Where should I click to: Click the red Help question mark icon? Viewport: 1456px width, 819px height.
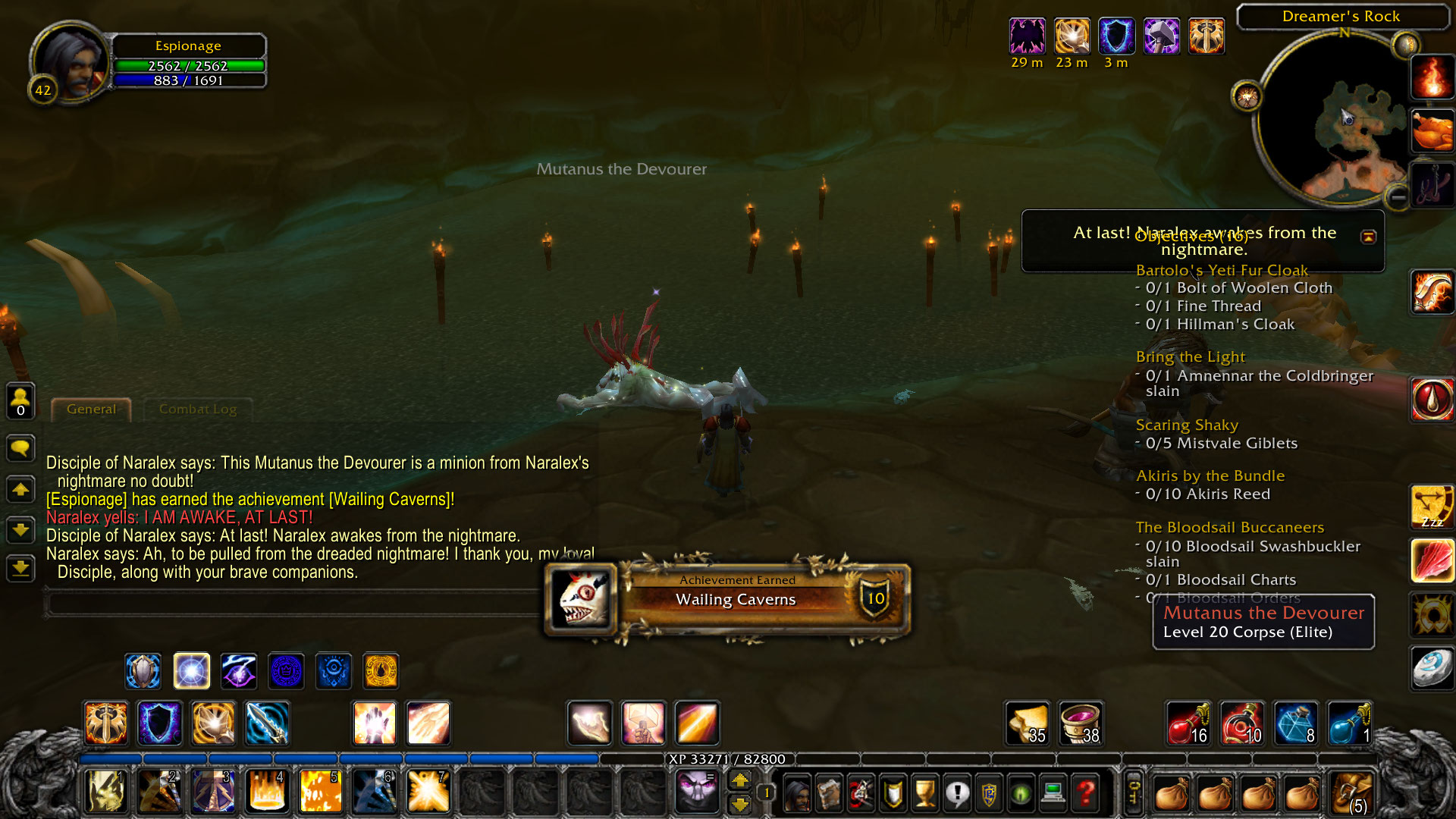pyautogui.click(x=1085, y=792)
